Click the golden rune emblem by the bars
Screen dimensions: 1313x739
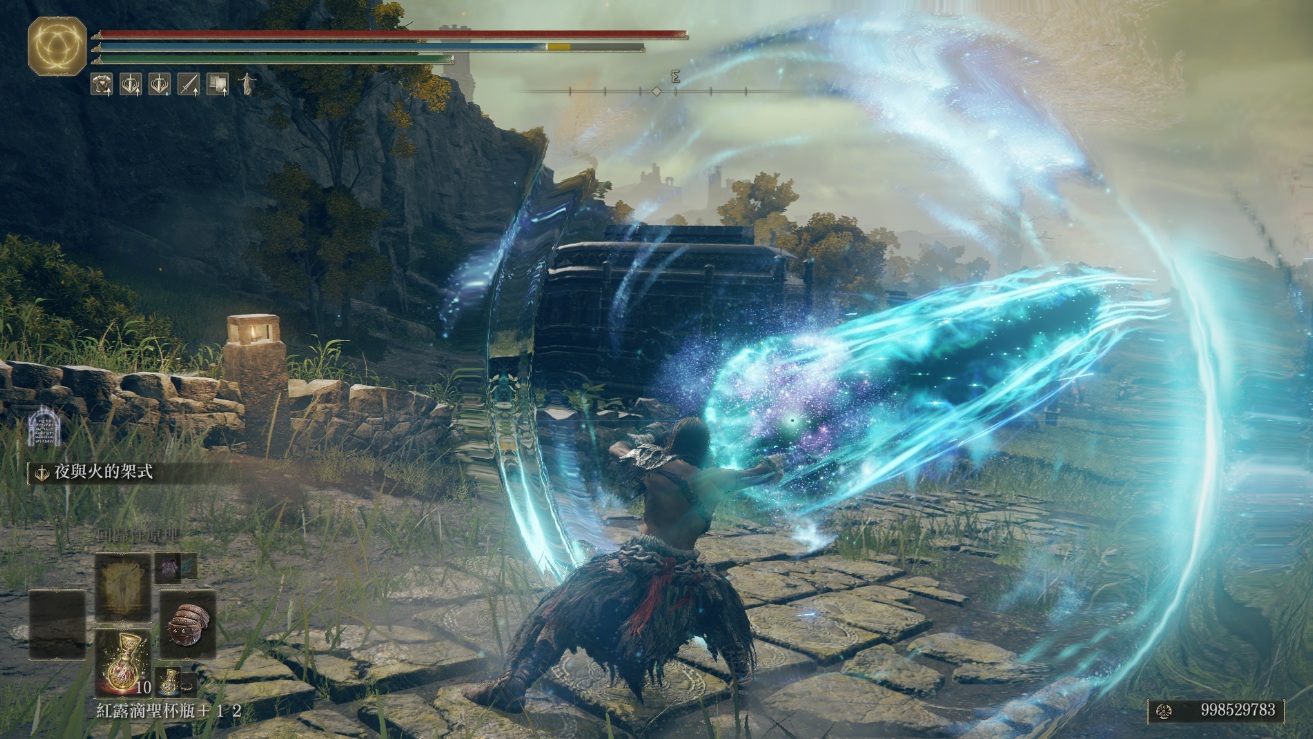coord(57,46)
